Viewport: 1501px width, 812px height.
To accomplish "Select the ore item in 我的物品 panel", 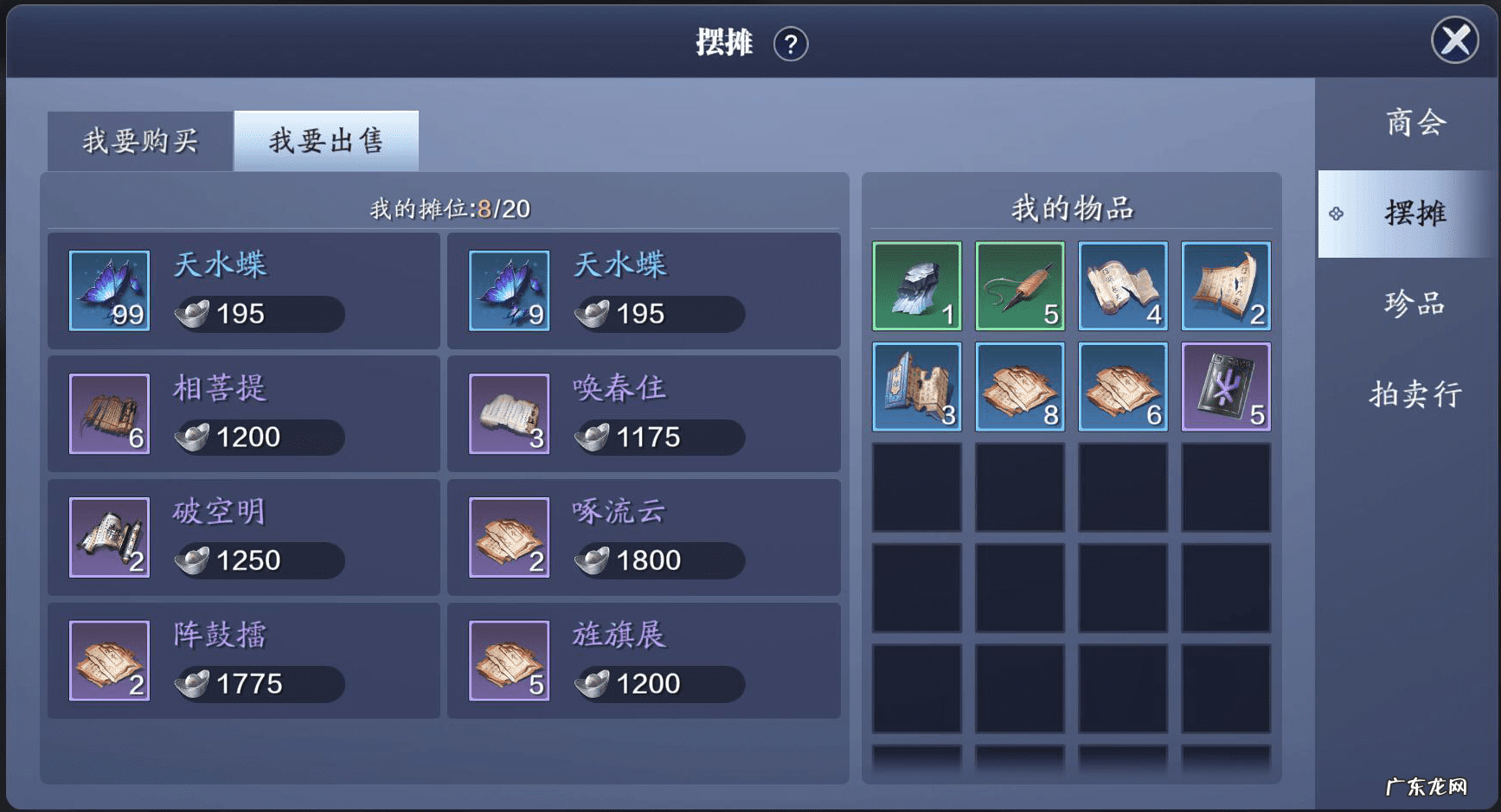I will [917, 287].
